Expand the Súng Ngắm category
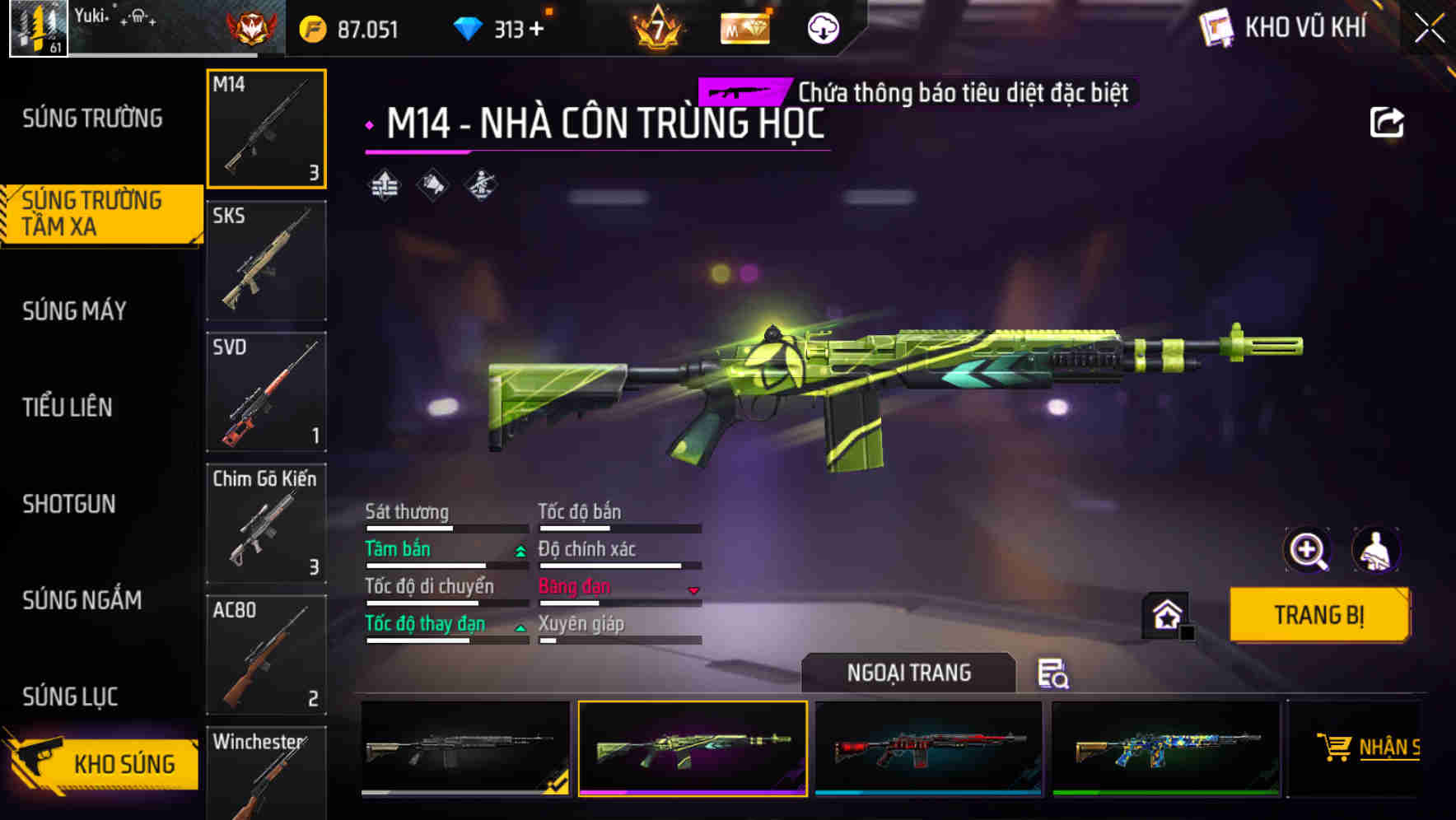 82,601
